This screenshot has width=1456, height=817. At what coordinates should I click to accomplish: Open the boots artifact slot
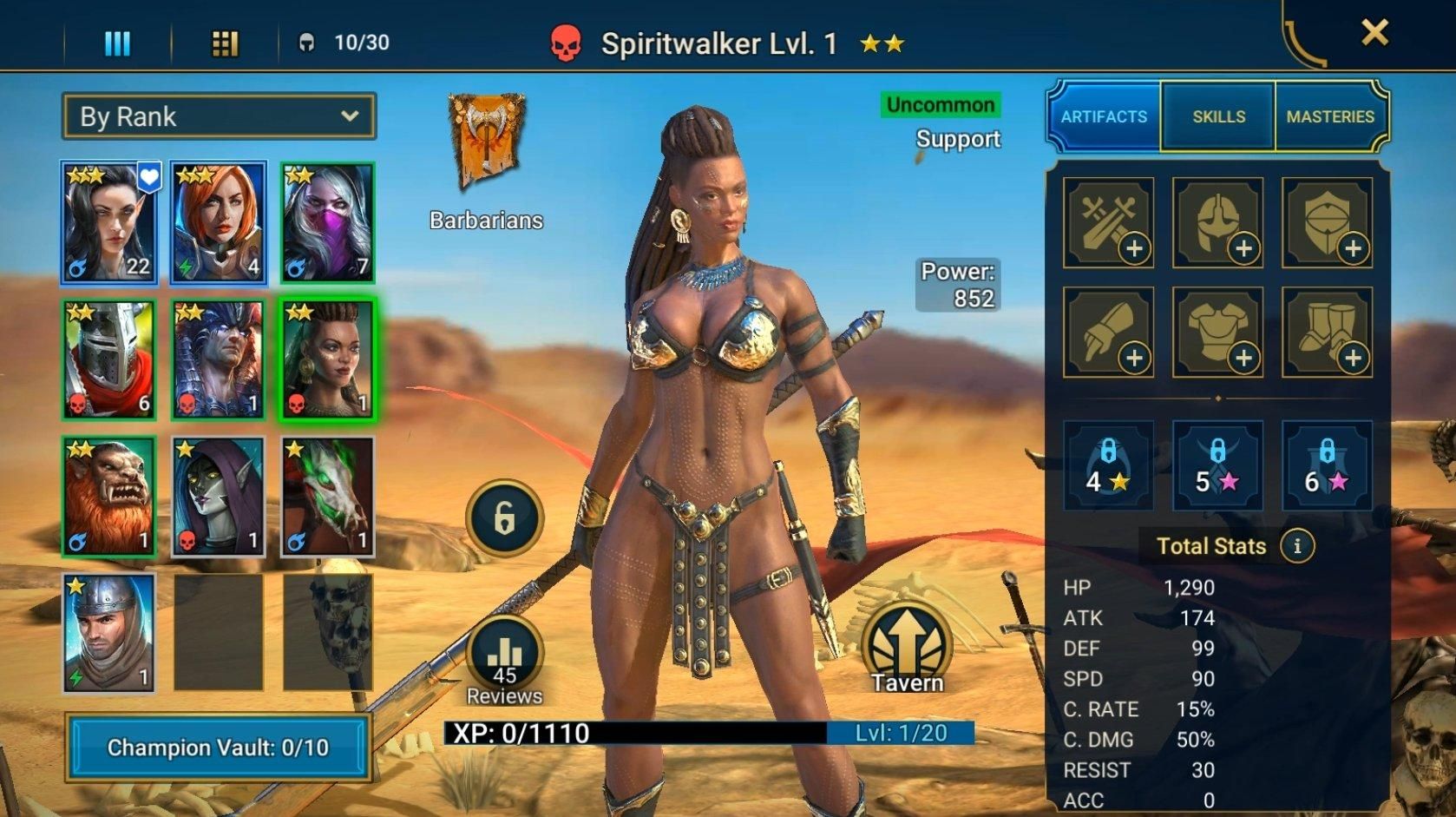coord(1328,332)
